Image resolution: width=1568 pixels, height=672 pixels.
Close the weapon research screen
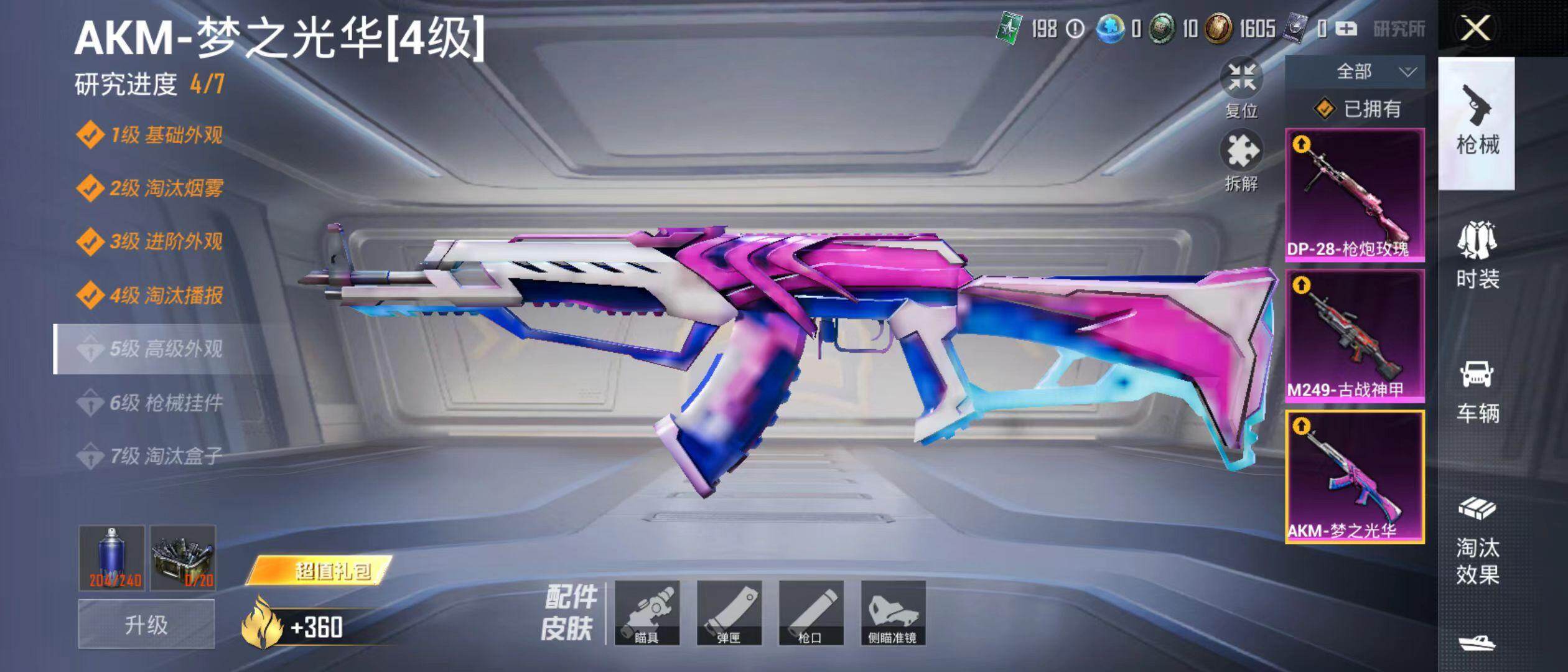point(1475,29)
